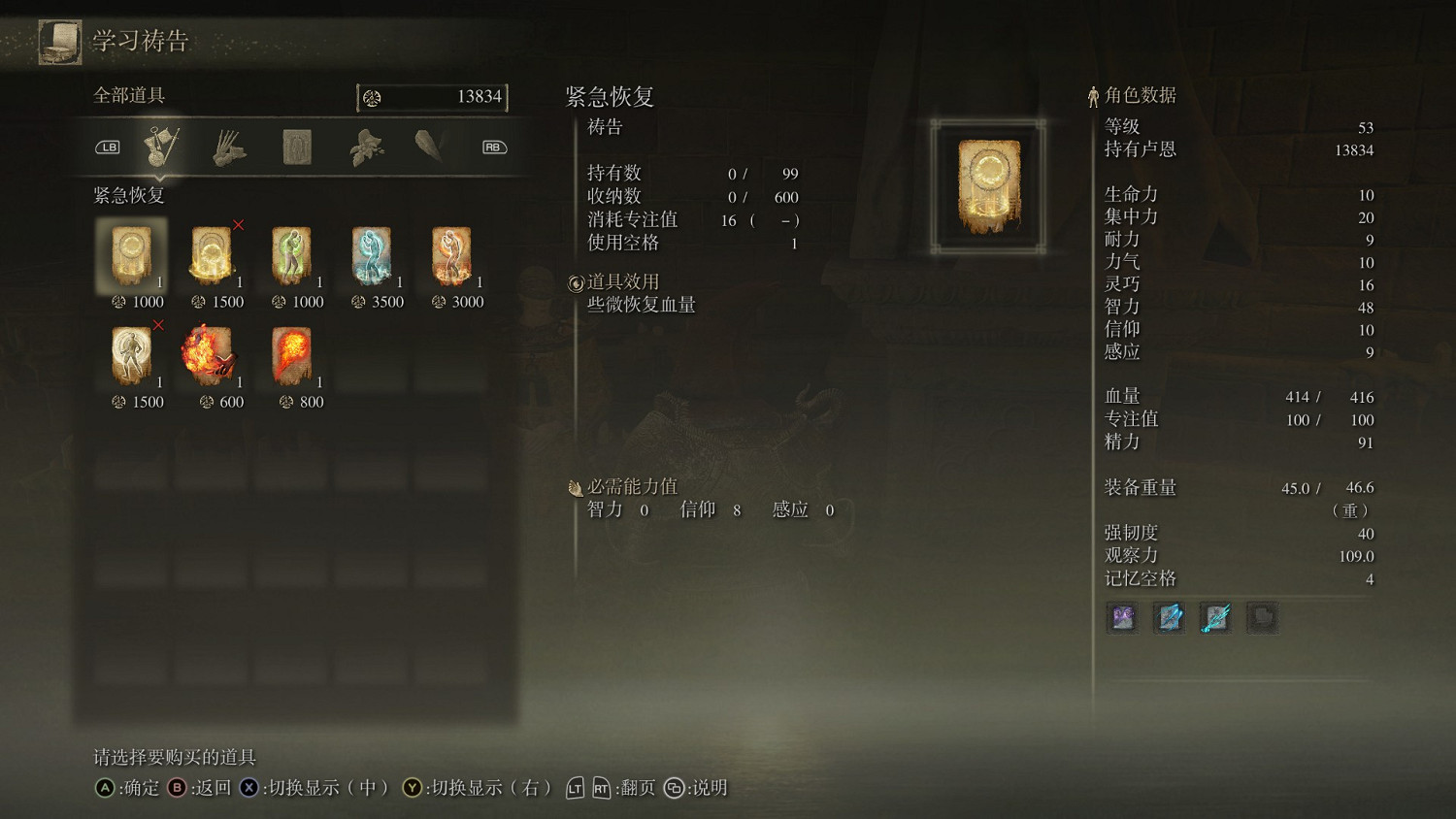Click the spiral icon beside 道具效用
Screen dimensions: 1456x819
coord(575,281)
